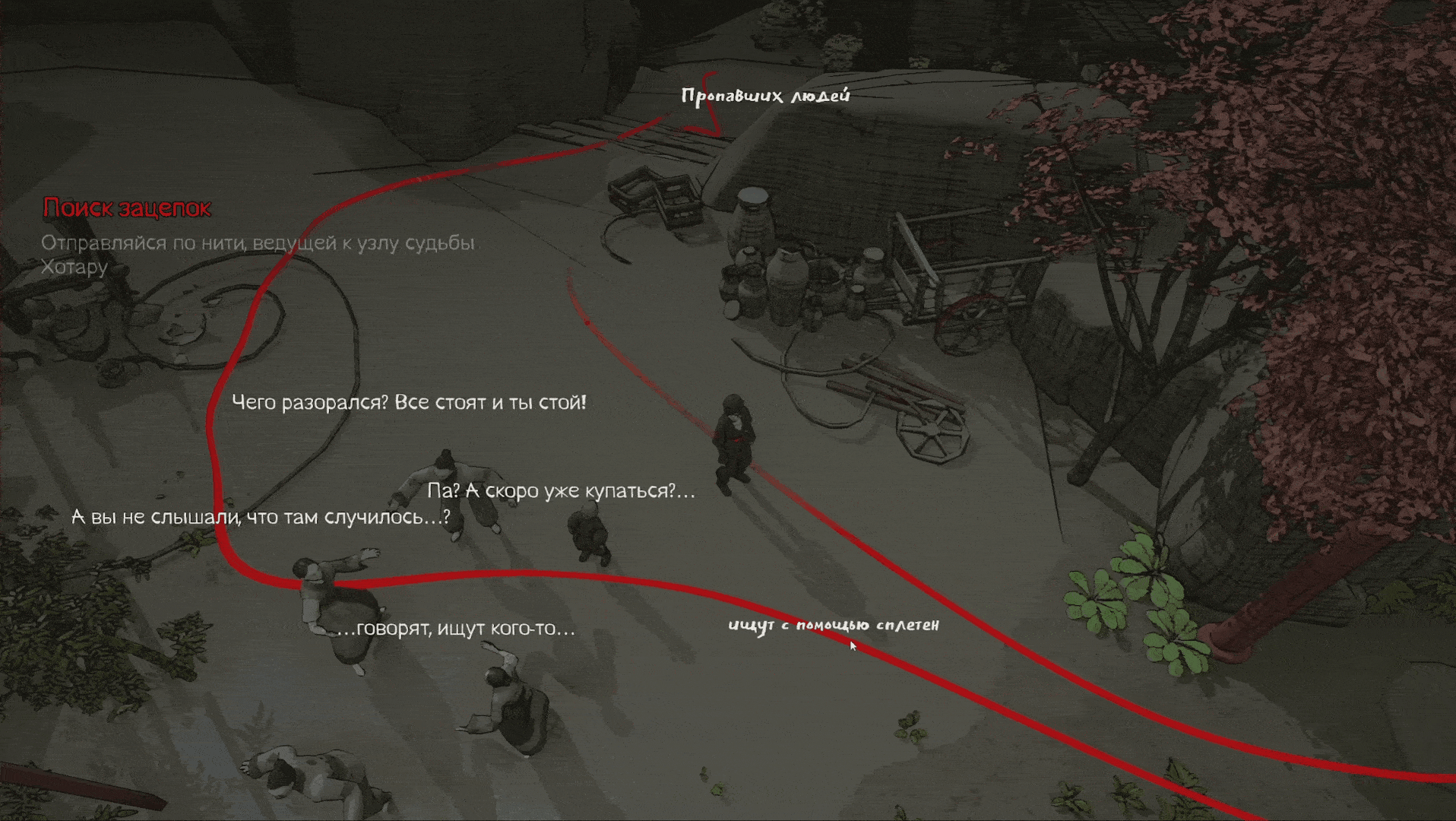Screen dimensions: 1456x821
Task: Select the "Пропавших людей" thread phrase
Action: [x=764, y=96]
